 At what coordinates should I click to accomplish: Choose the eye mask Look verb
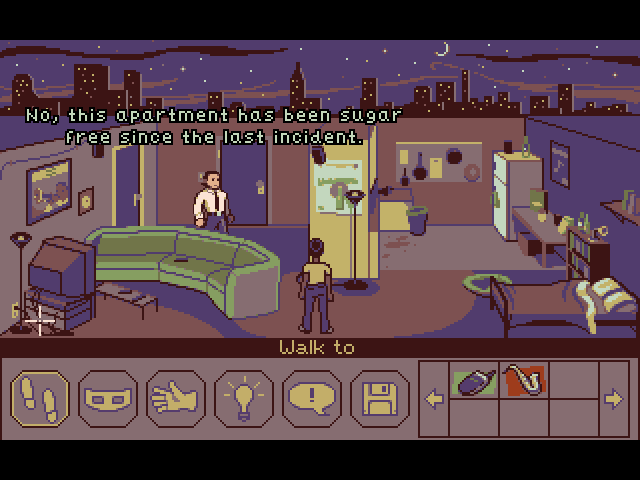click(107, 399)
